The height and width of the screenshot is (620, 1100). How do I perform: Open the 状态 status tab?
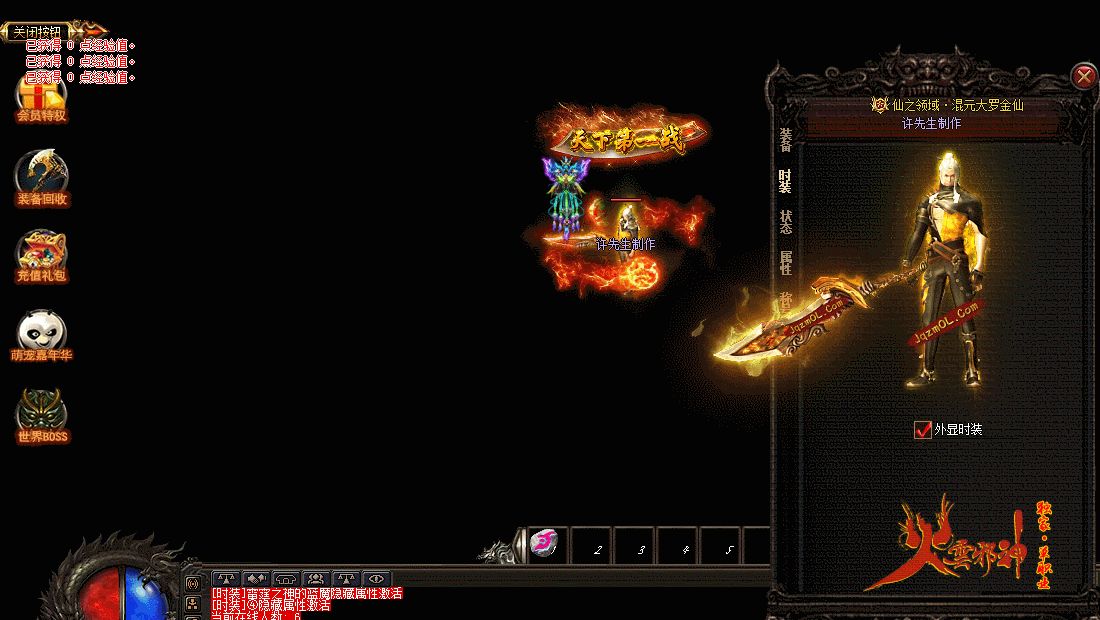(x=786, y=222)
